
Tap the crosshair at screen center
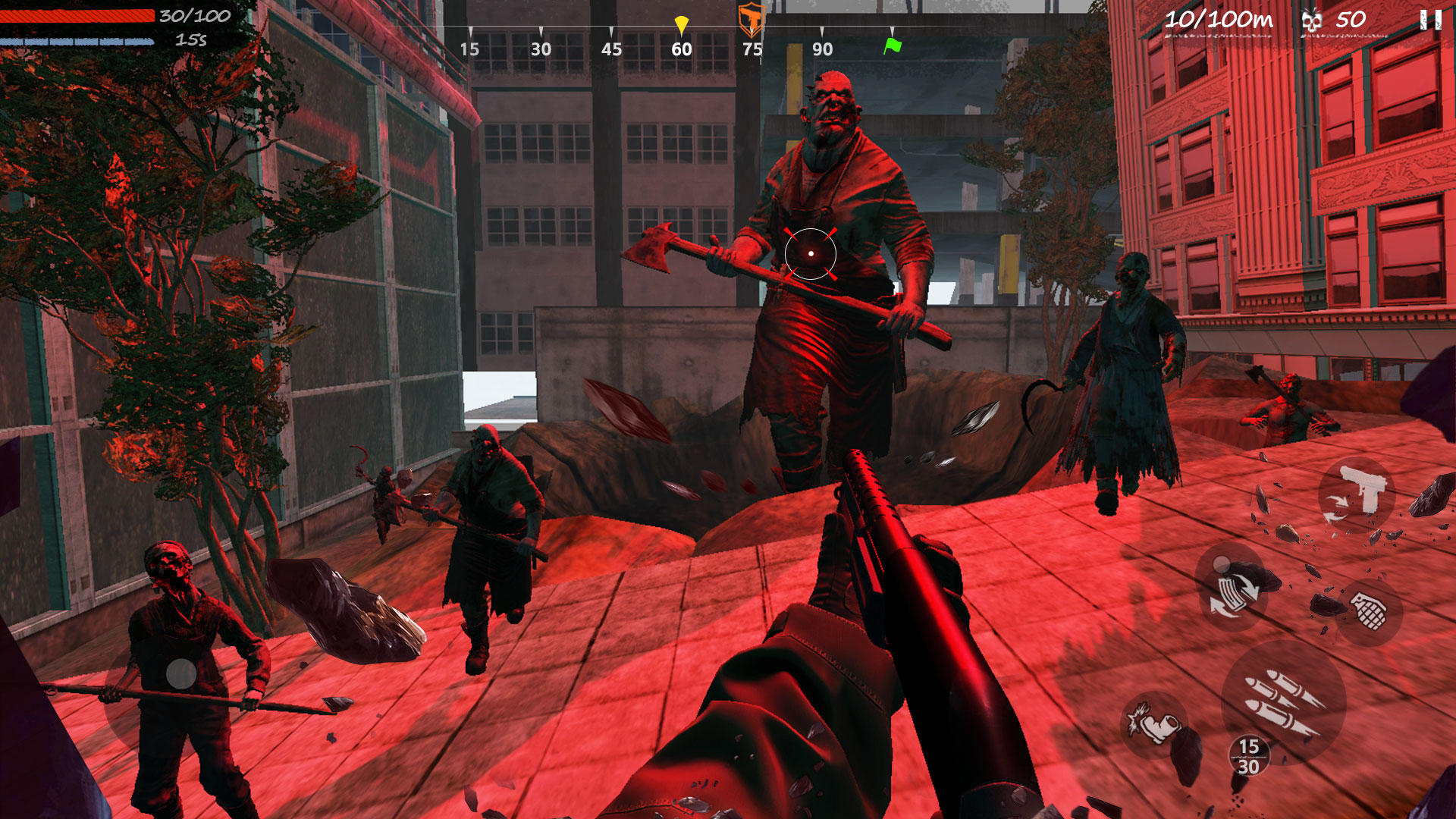click(x=810, y=254)
